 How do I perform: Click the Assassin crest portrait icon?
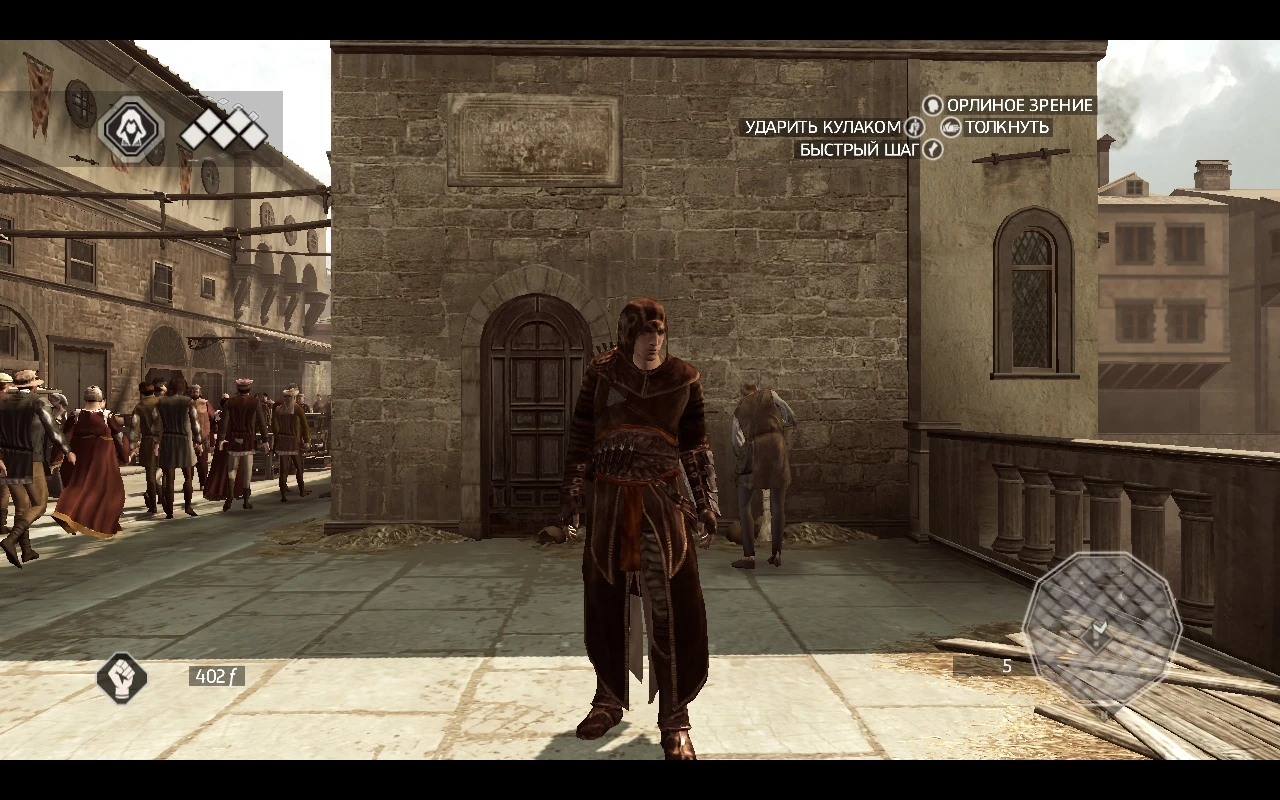[x=130, y=128]
